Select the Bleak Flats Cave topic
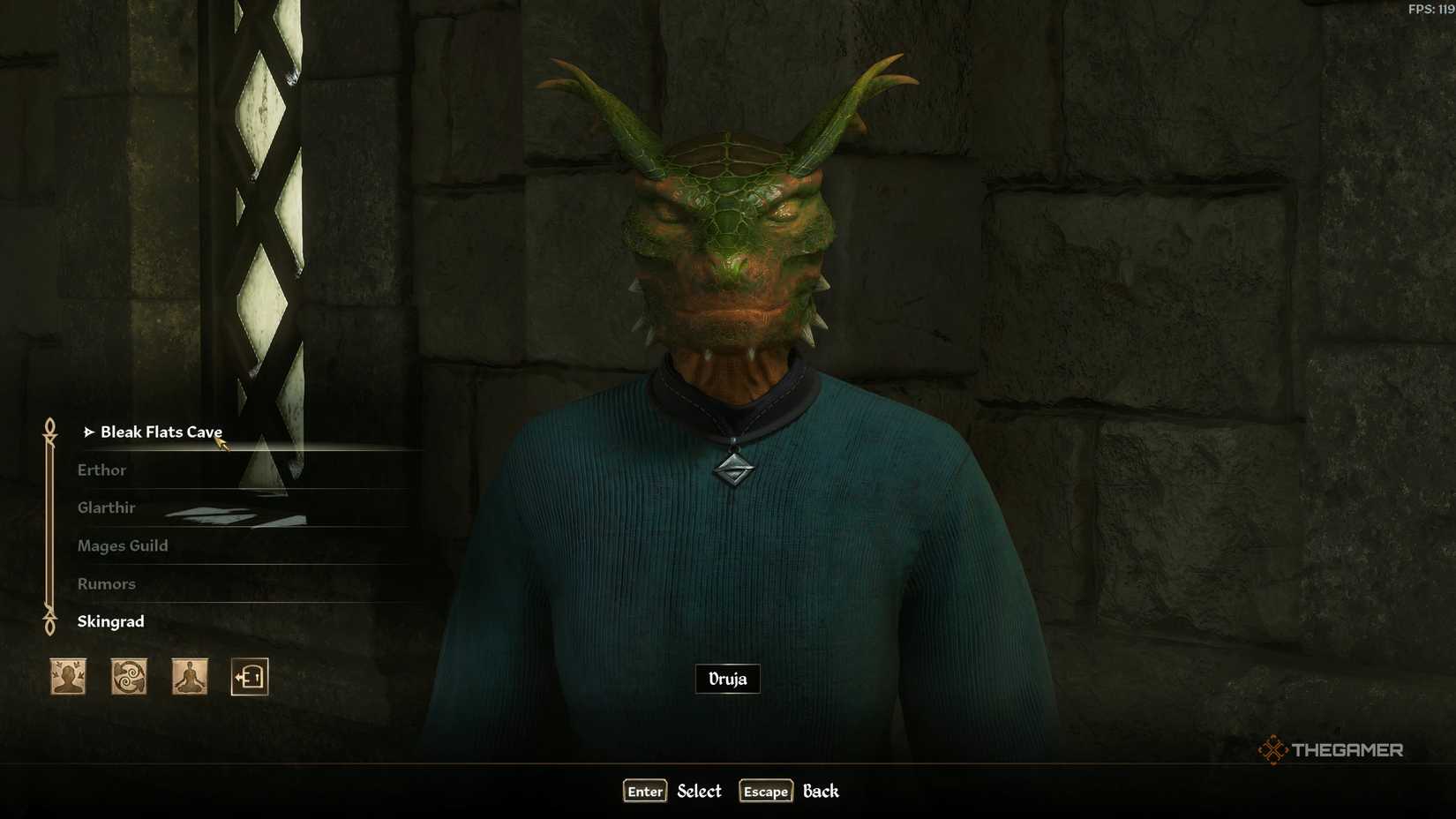This screenshot has width=1456, height=819. coord(162,432)
